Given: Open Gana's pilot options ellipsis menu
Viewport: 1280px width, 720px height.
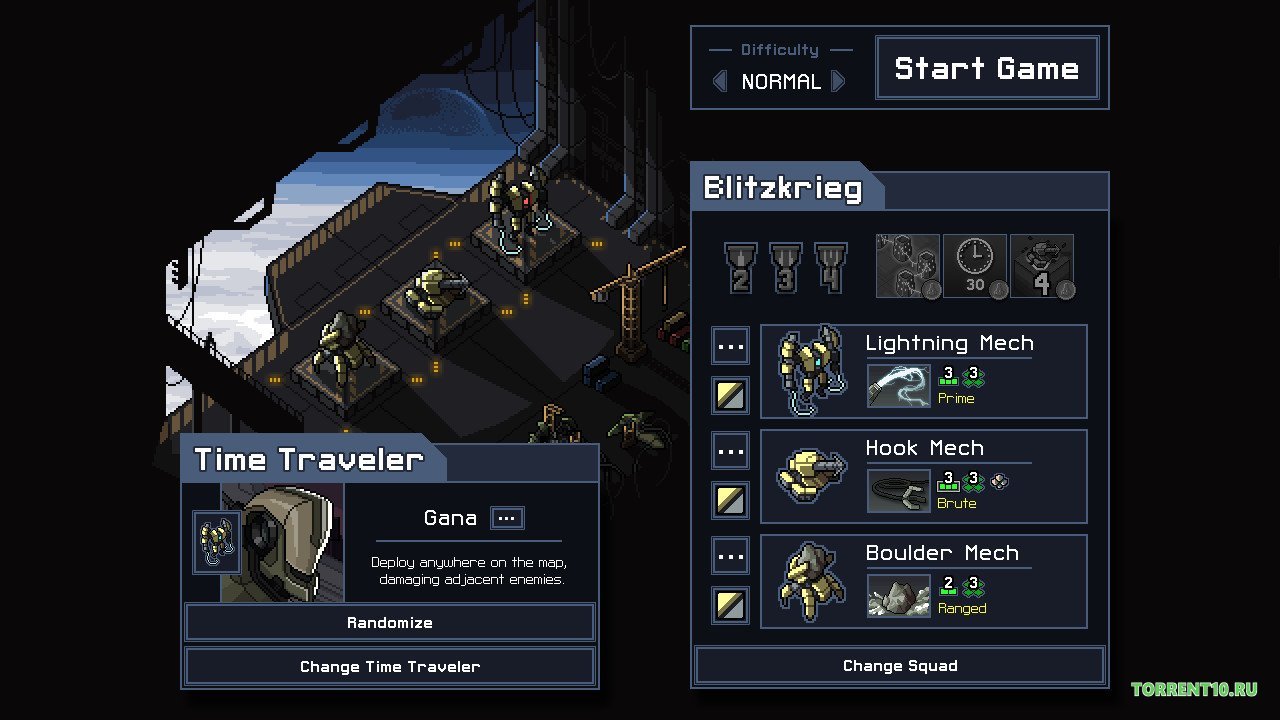Looking at the screenshot, I should pos(506,518).
